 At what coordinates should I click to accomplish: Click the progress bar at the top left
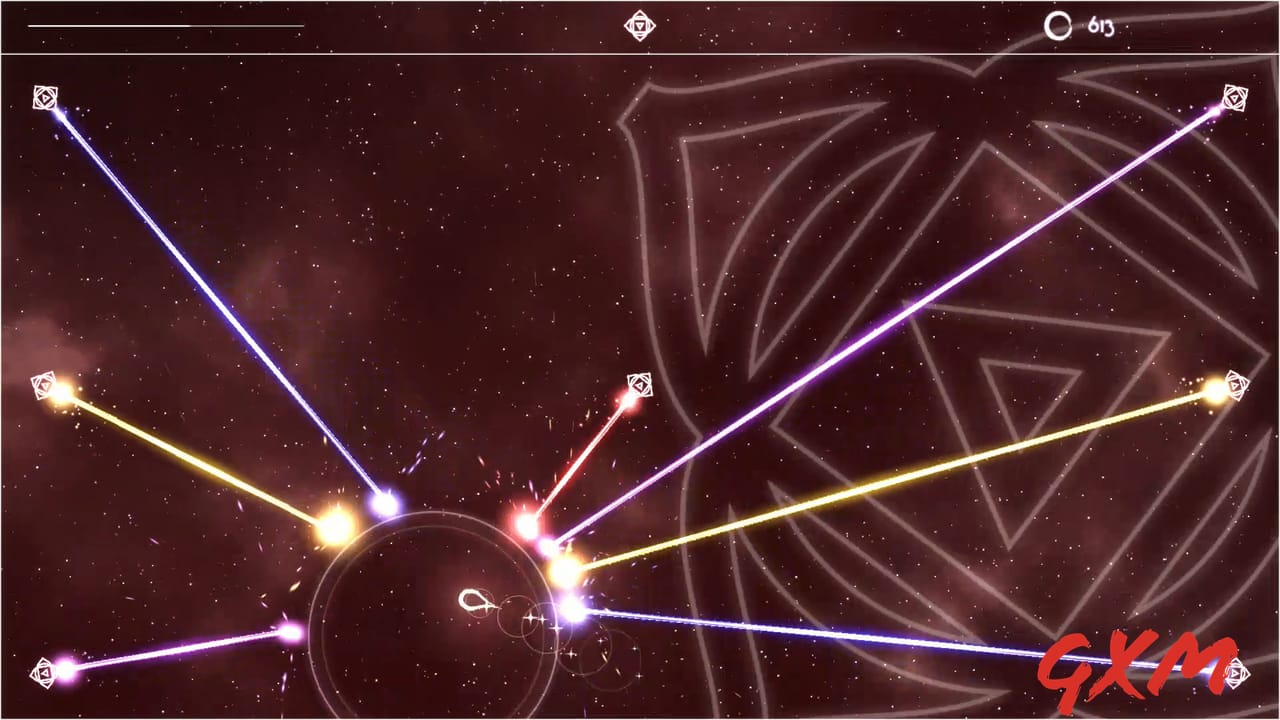[x=165, y=25]
